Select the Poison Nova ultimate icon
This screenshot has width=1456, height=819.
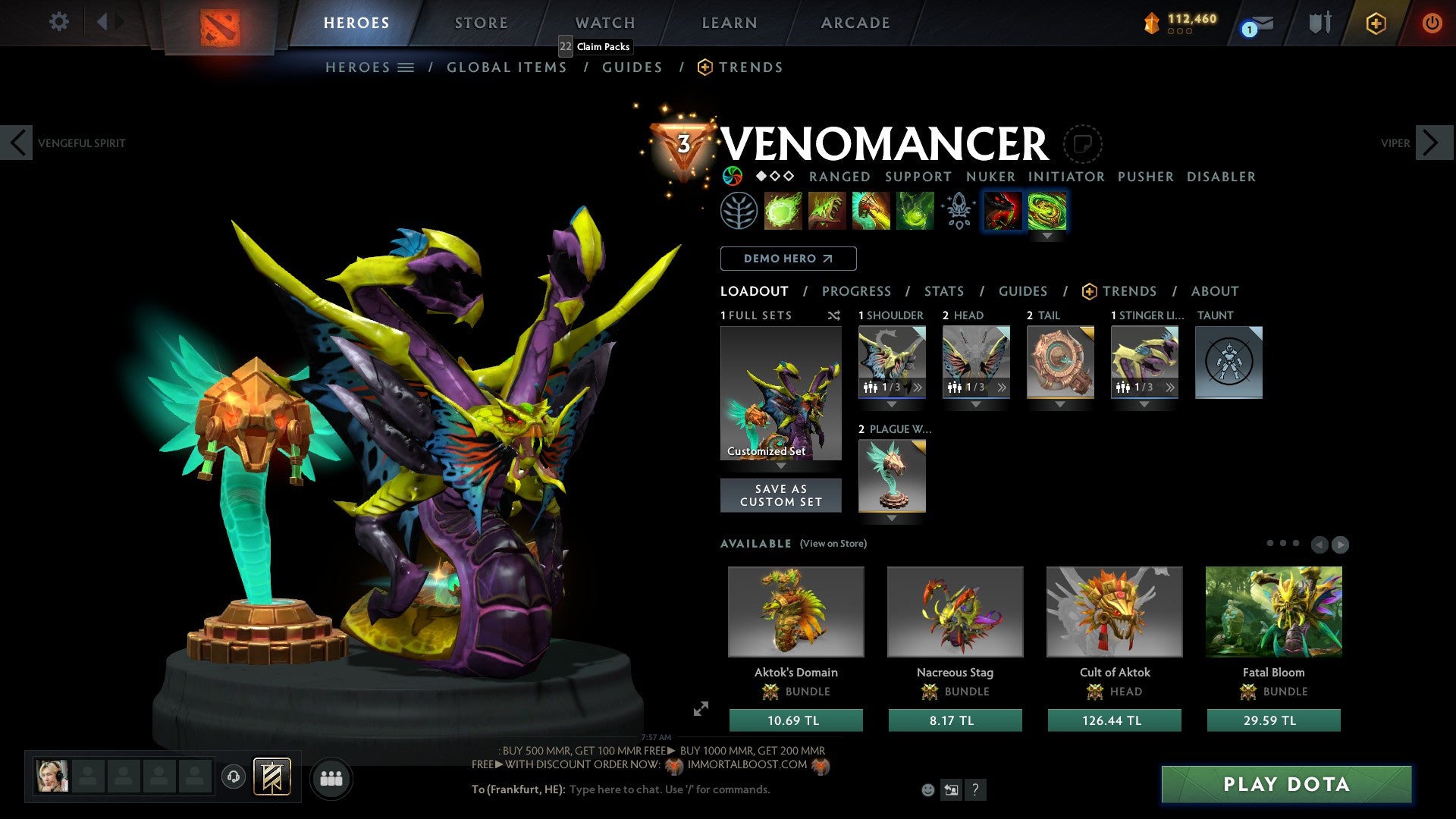click(915, 211)
